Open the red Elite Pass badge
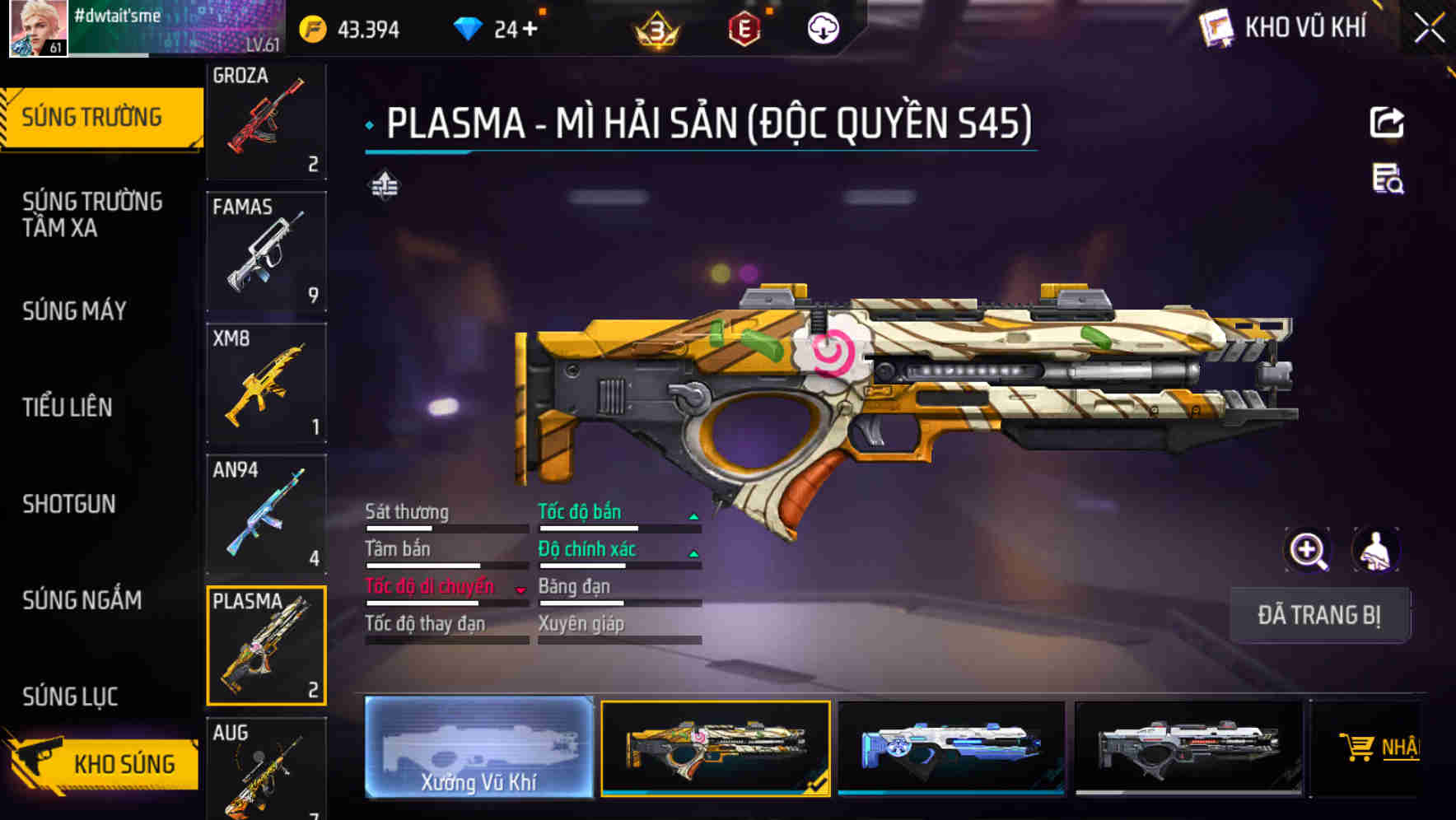Image resolution: width=1456 pixels, height=820 pixels. tap(744, 27)
